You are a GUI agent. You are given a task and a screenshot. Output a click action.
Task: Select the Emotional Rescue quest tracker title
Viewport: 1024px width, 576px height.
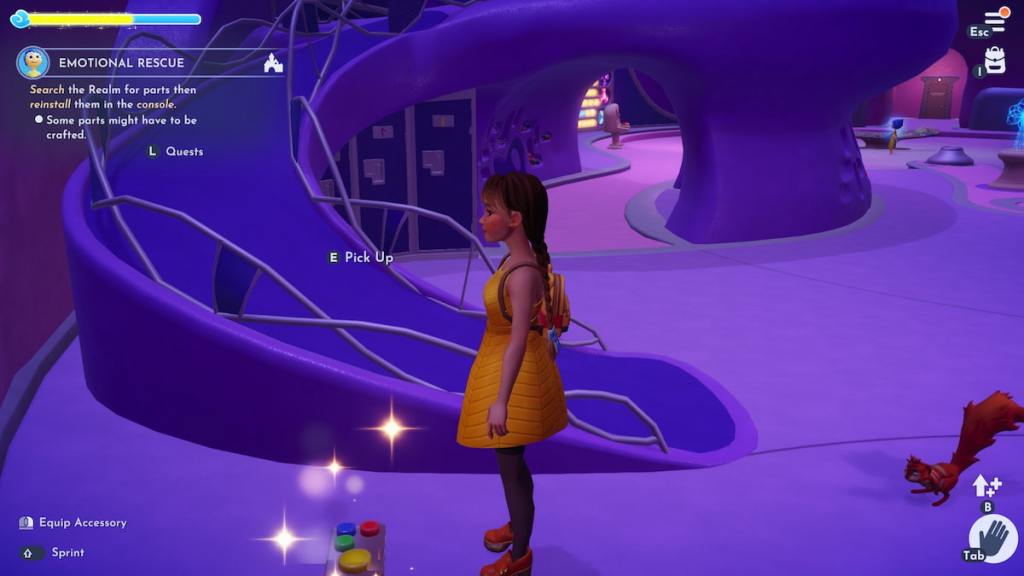click(x=121, y=63)
